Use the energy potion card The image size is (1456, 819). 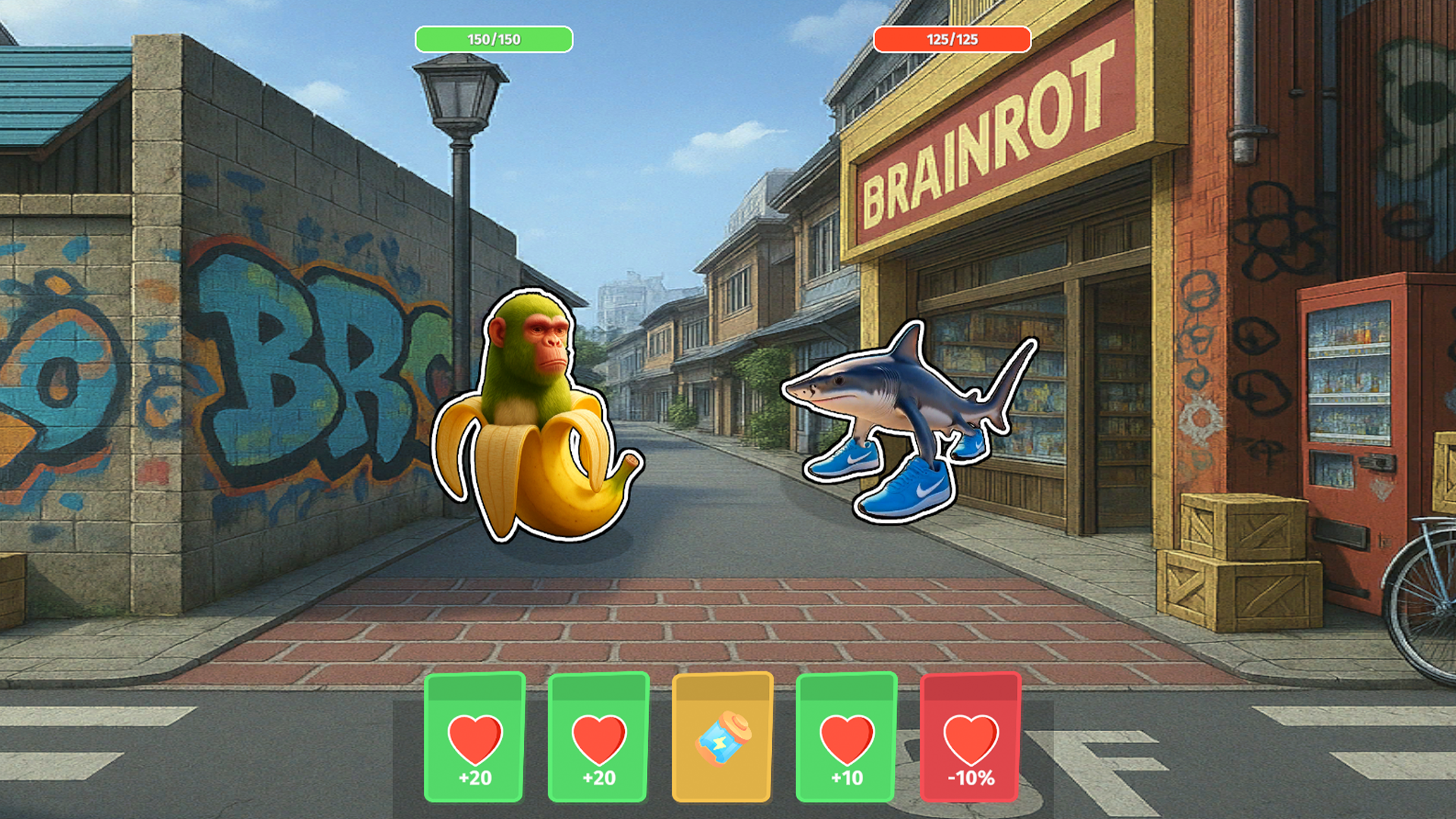click(723, 739)
